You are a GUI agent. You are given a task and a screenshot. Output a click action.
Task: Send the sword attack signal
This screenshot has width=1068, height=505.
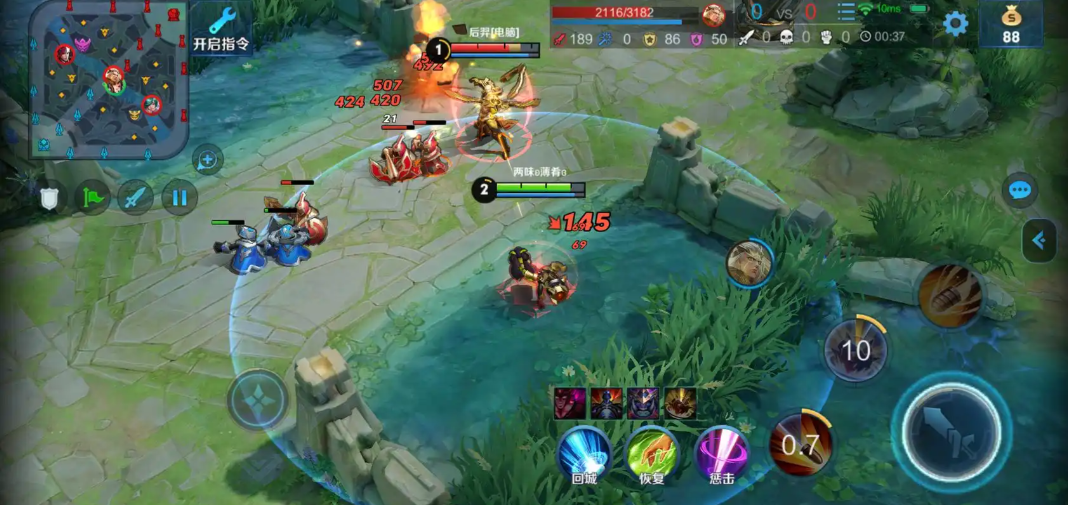(136, 198)
